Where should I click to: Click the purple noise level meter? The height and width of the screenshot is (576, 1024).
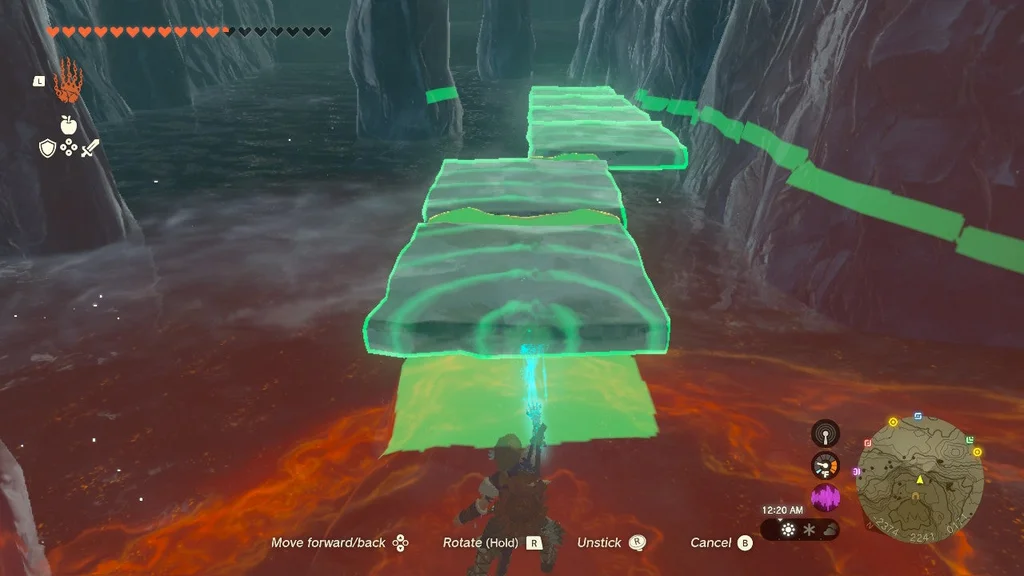825,498
